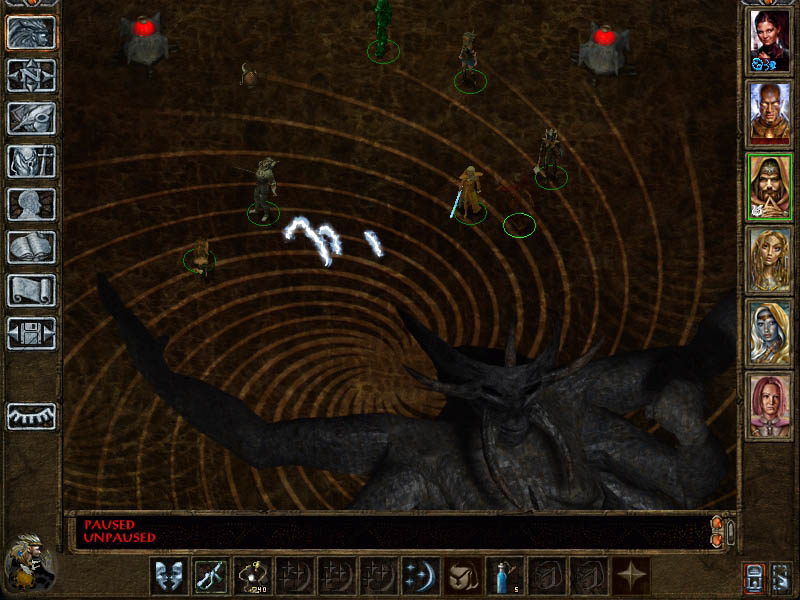Select the red-haired woman portrait
The image size is (800, 600).
[x=770, y=42]
